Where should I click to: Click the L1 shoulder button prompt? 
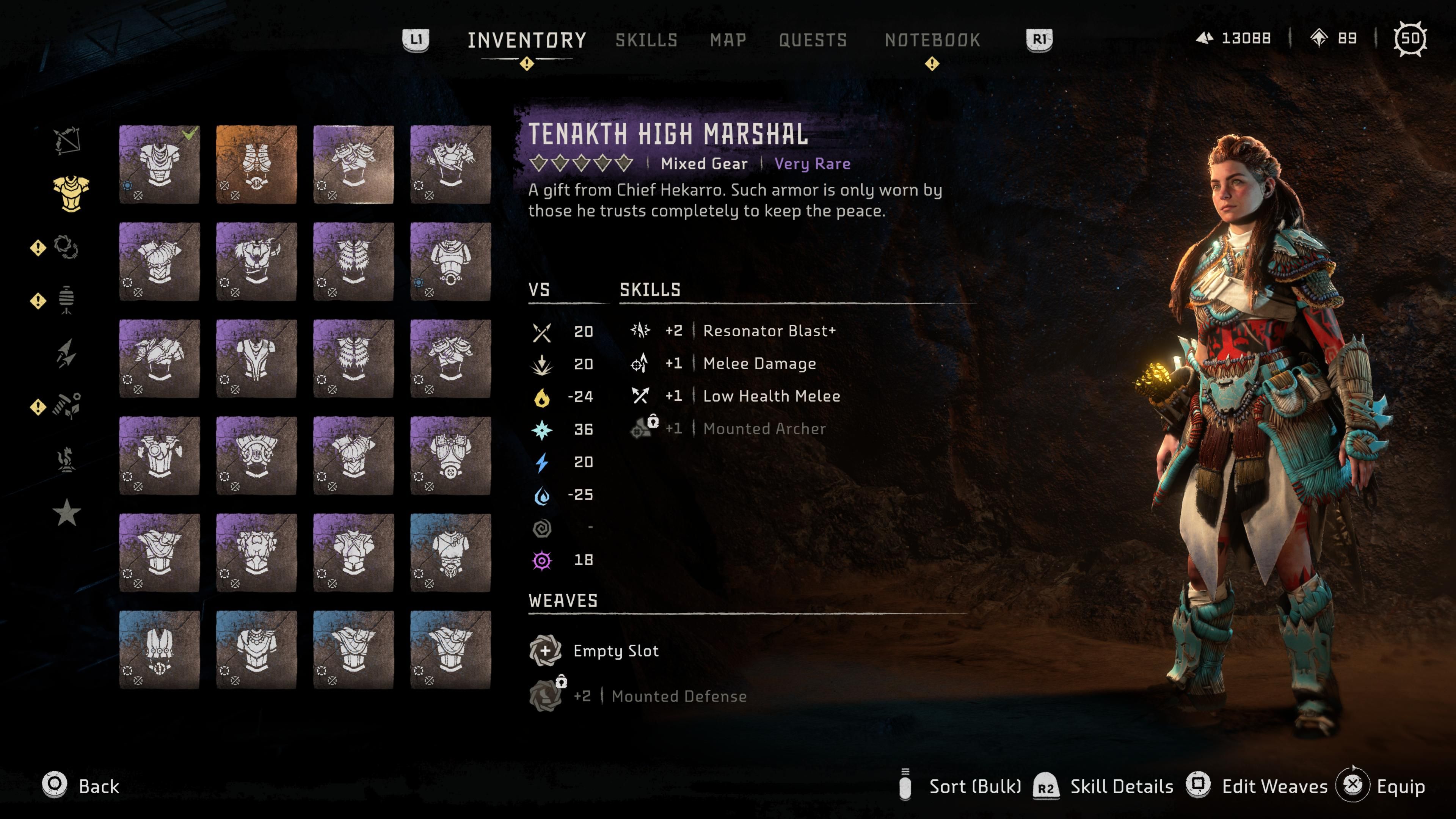(x=417, y=40)
